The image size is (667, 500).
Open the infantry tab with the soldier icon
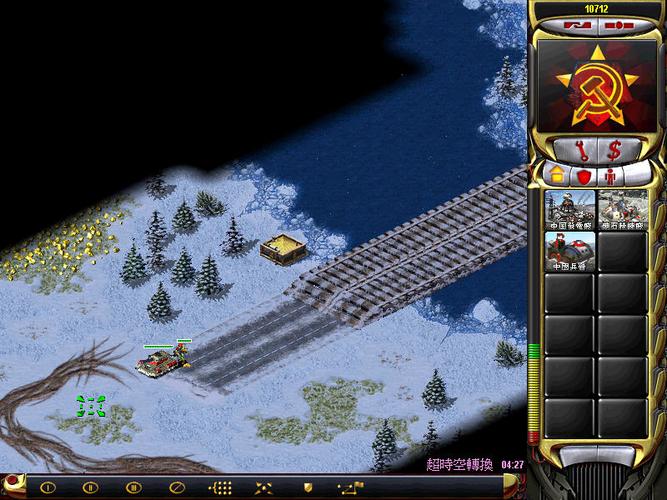[x=609, y=176]
